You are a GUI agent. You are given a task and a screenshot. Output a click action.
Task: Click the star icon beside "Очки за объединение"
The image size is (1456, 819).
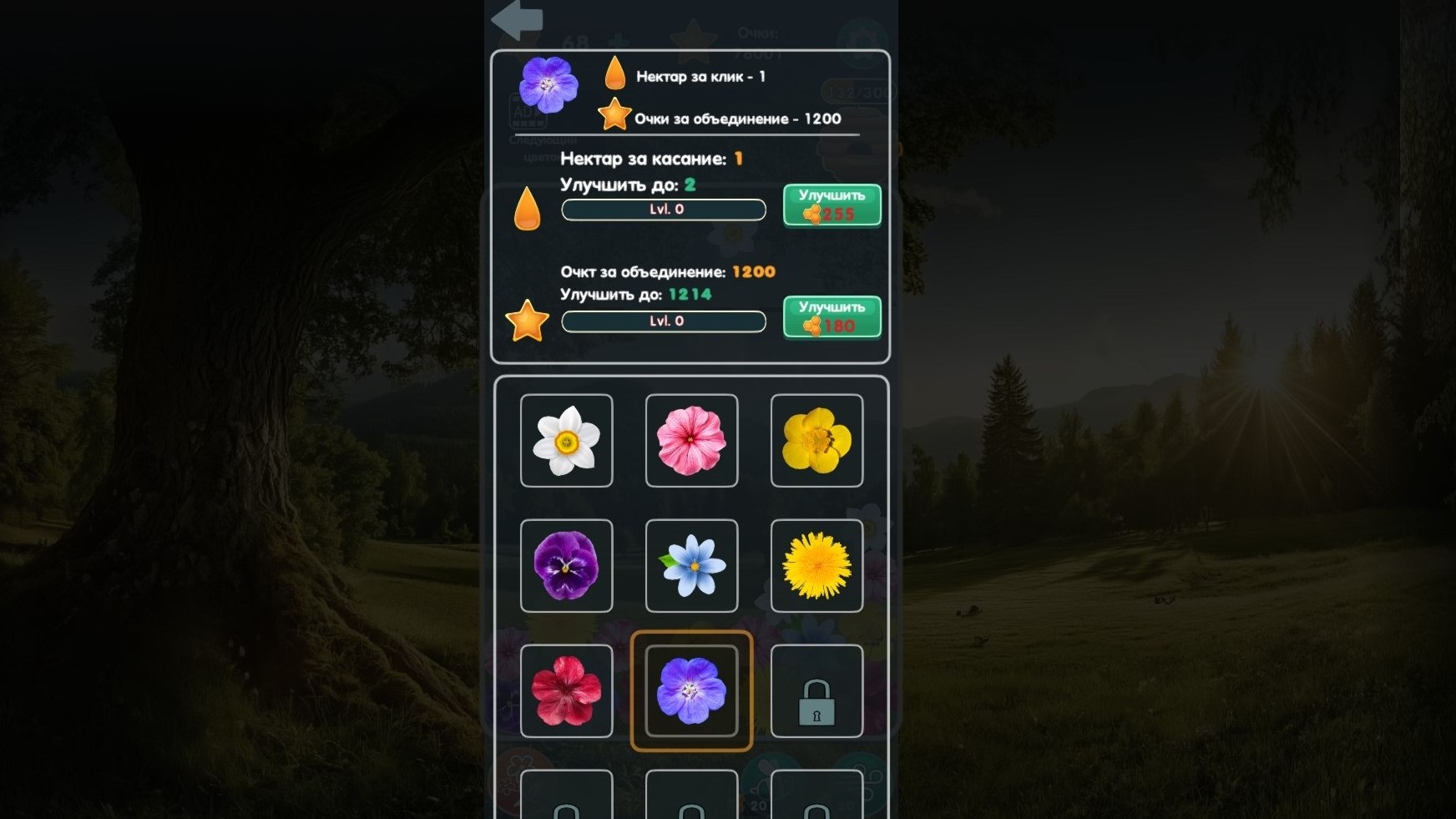614,114
